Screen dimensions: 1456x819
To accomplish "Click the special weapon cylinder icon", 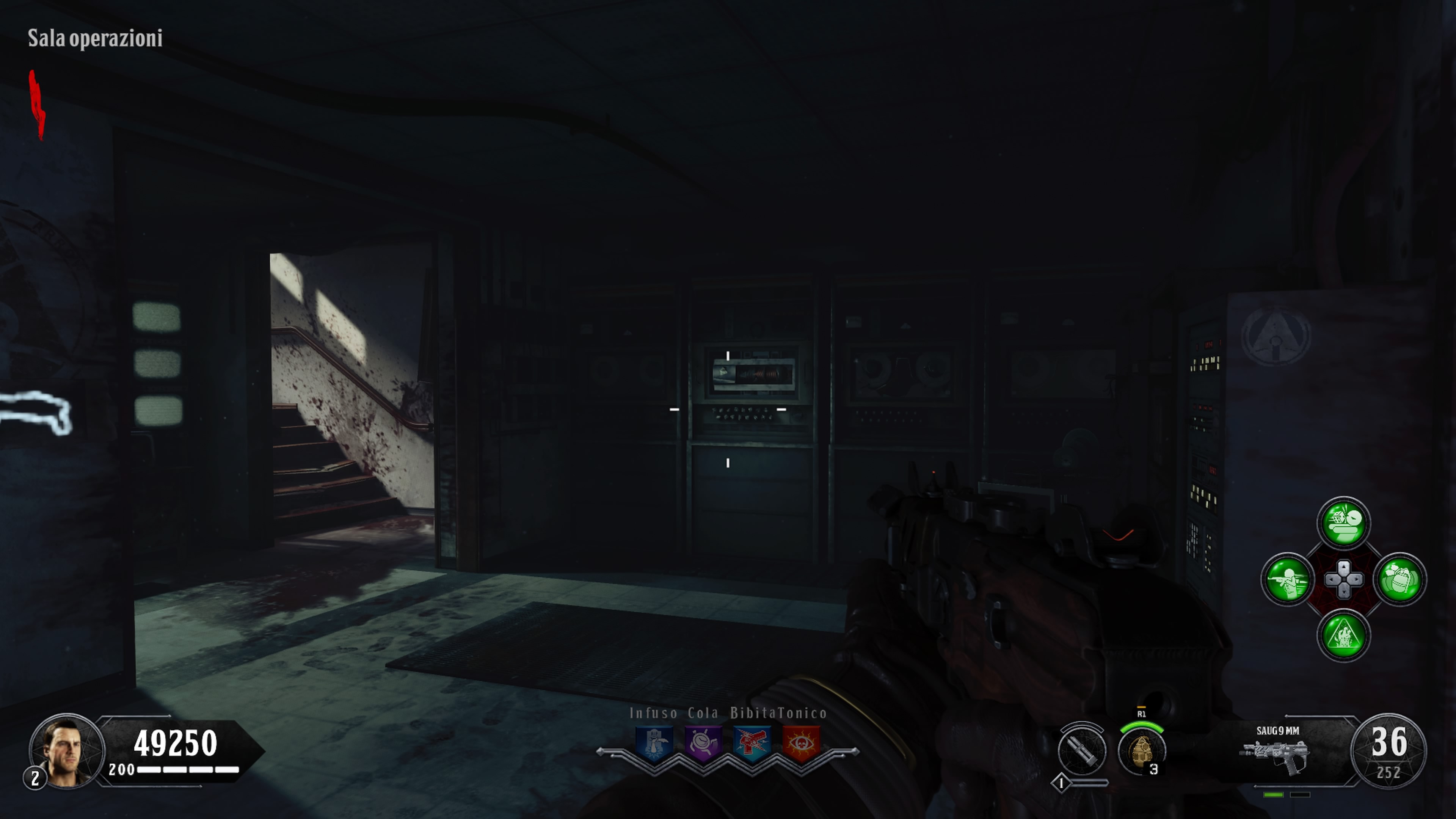I will pyautogui.click(x=1082, y=750).
